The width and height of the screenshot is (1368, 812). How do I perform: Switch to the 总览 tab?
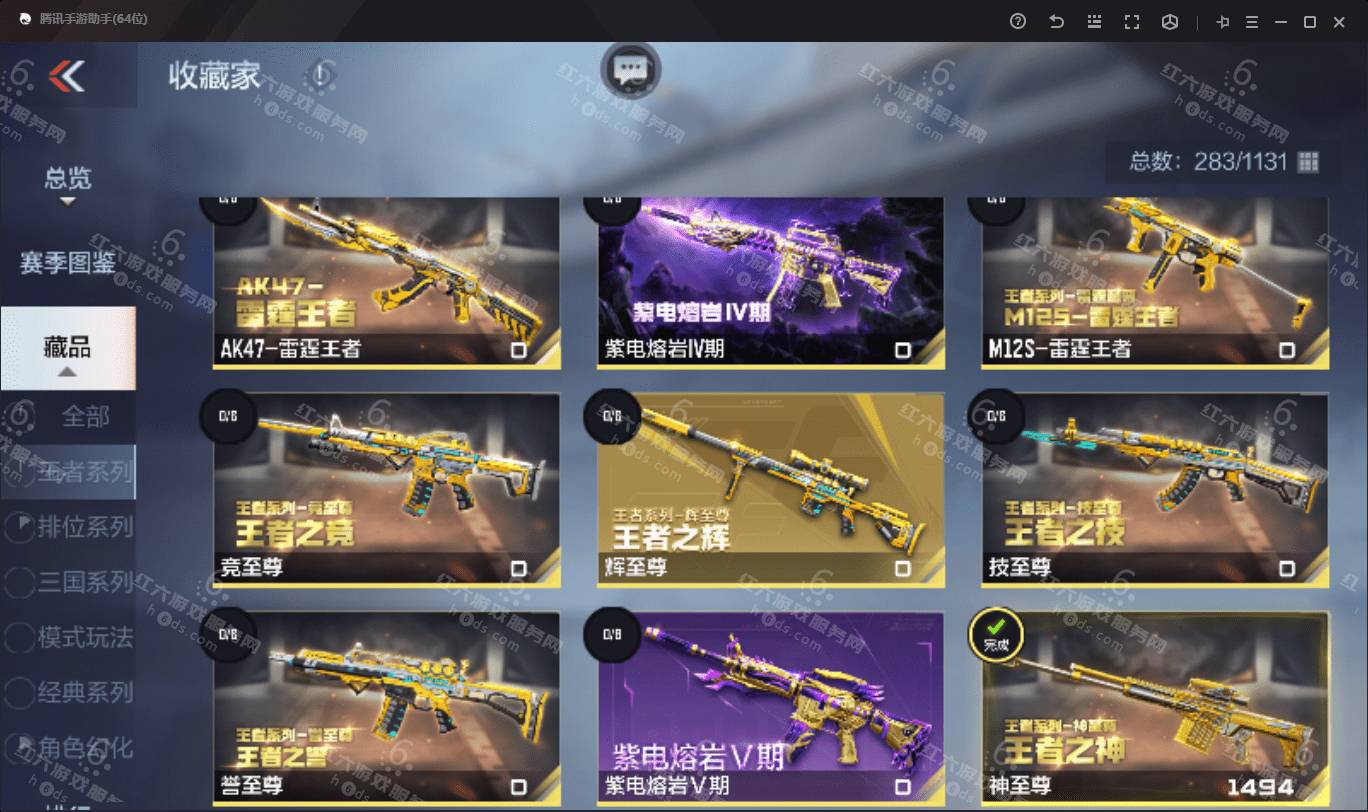(x=68, y=179)
